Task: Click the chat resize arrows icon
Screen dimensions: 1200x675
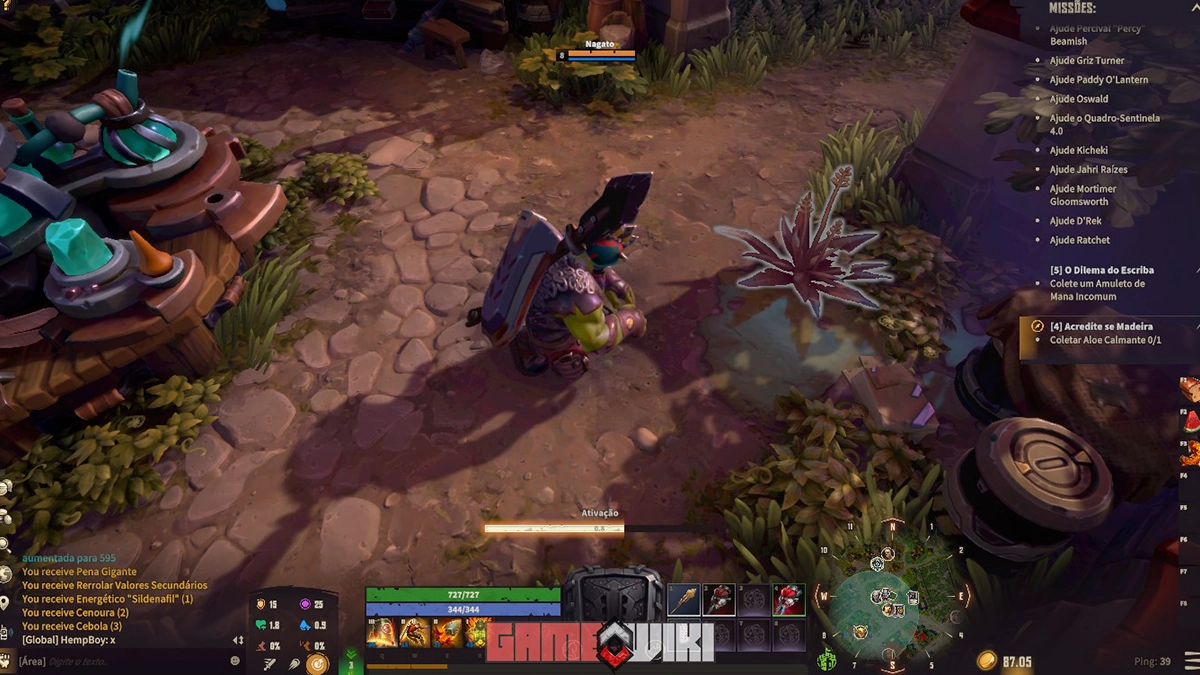Action: 238,640
